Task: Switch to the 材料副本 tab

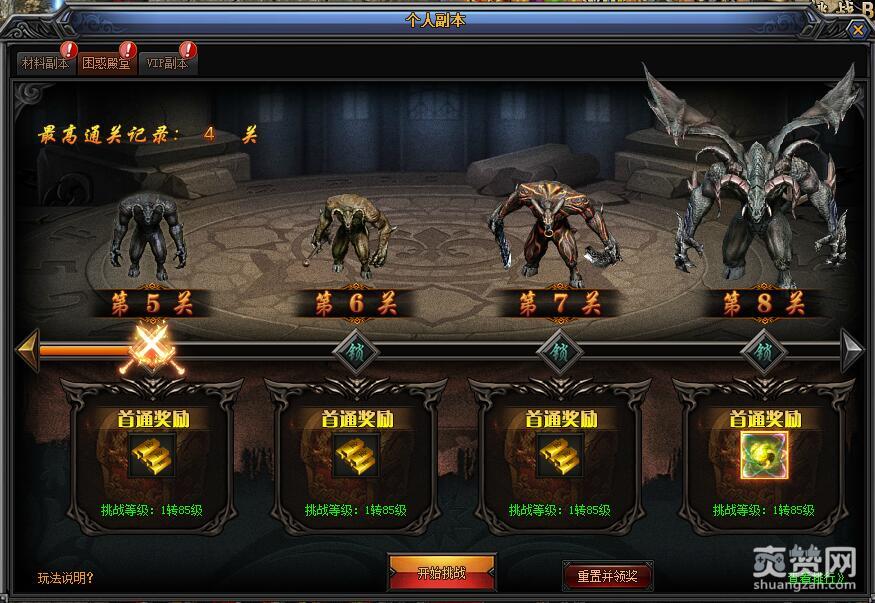Action: click(x=45, y=63)
